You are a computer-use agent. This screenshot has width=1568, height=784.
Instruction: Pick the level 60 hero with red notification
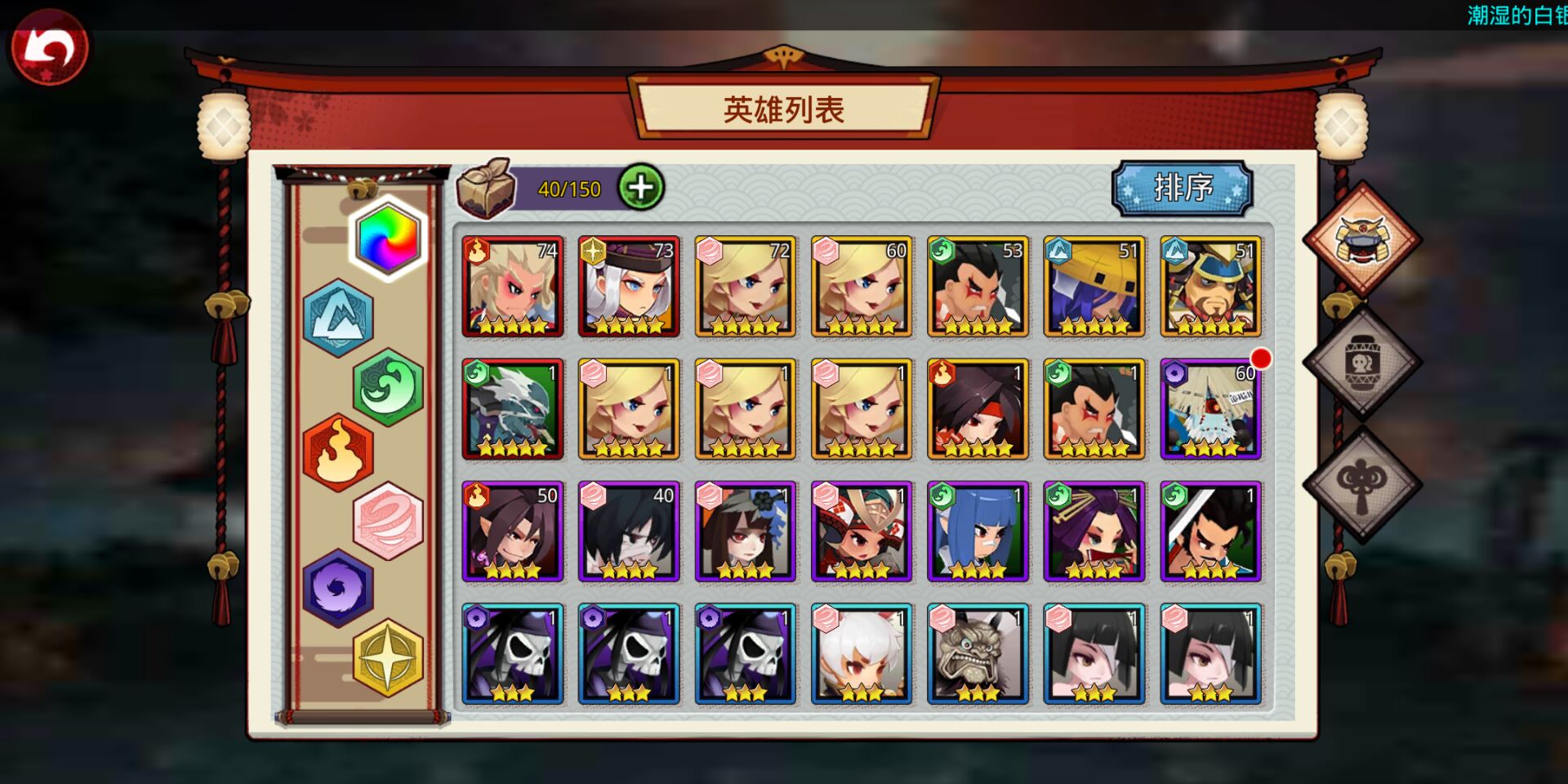1210,409
